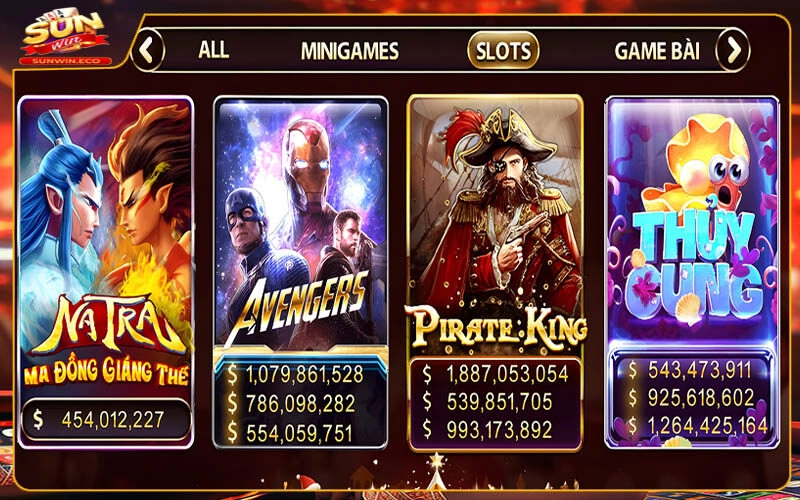
Task: Launch the Avengers slot game
Action: tap(301, 230)
